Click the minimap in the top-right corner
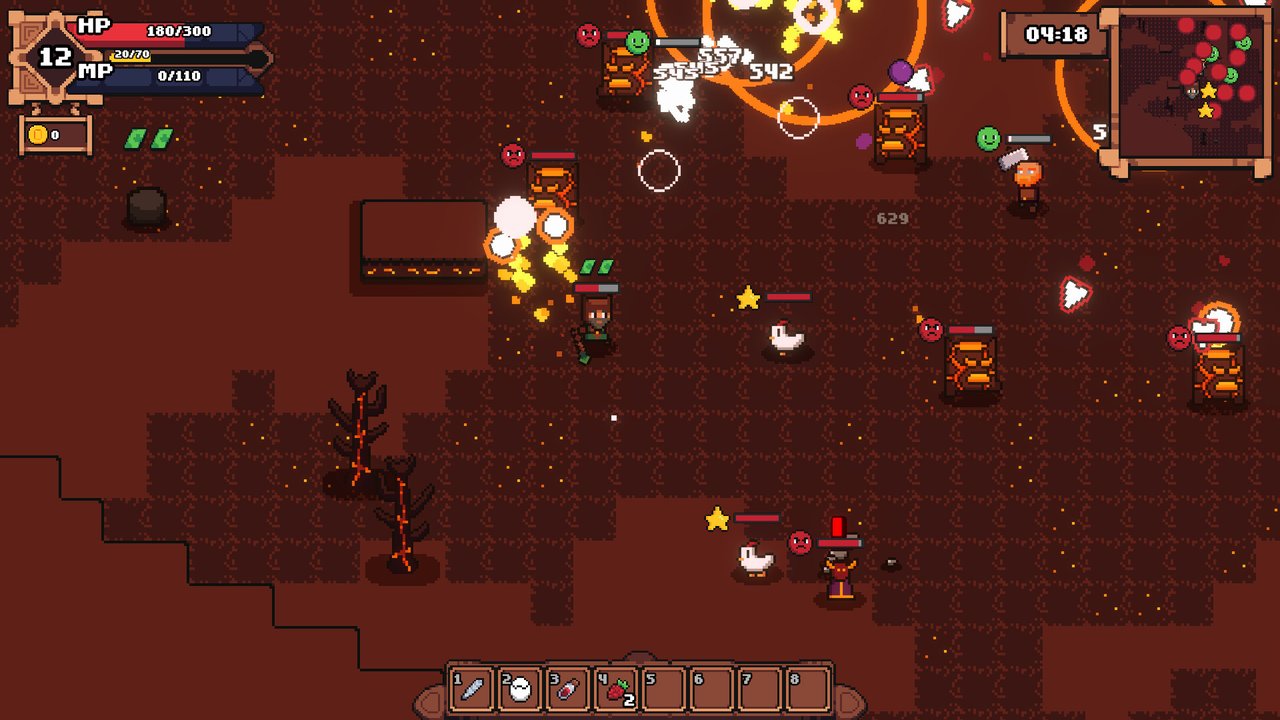Screen dimensions: 1280x720 [1186, 85]
